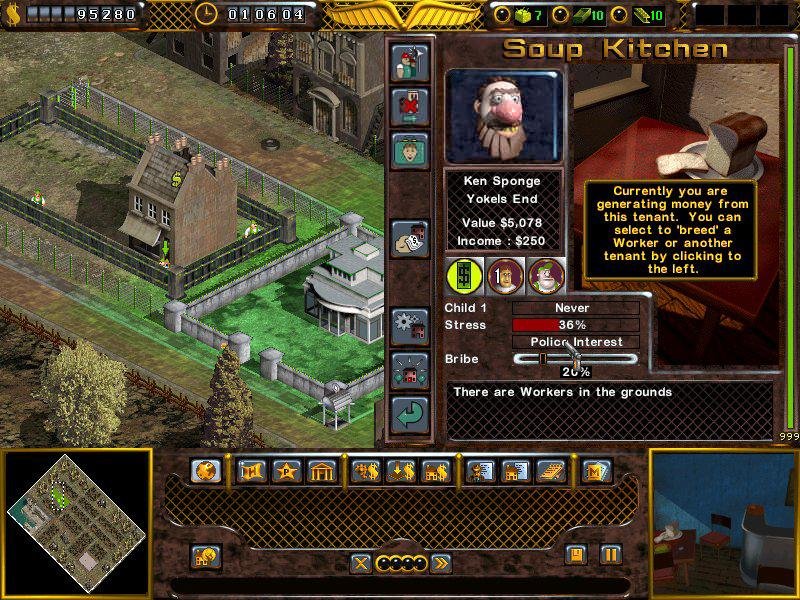
Task: Choose the breed tenant portrait with green hat
Action: point(545,274)
